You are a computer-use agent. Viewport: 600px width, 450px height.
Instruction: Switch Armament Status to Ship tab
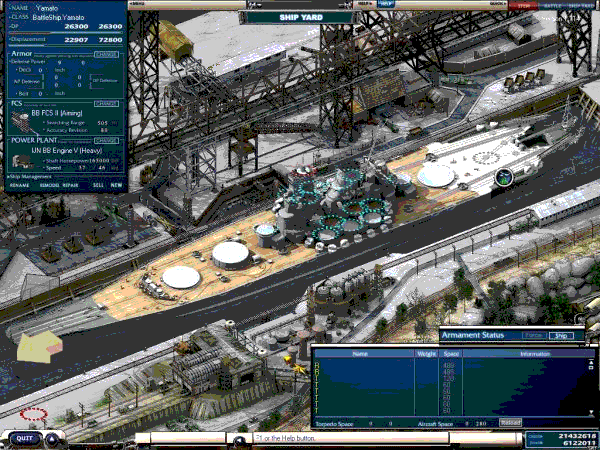(x=563, y=335)
